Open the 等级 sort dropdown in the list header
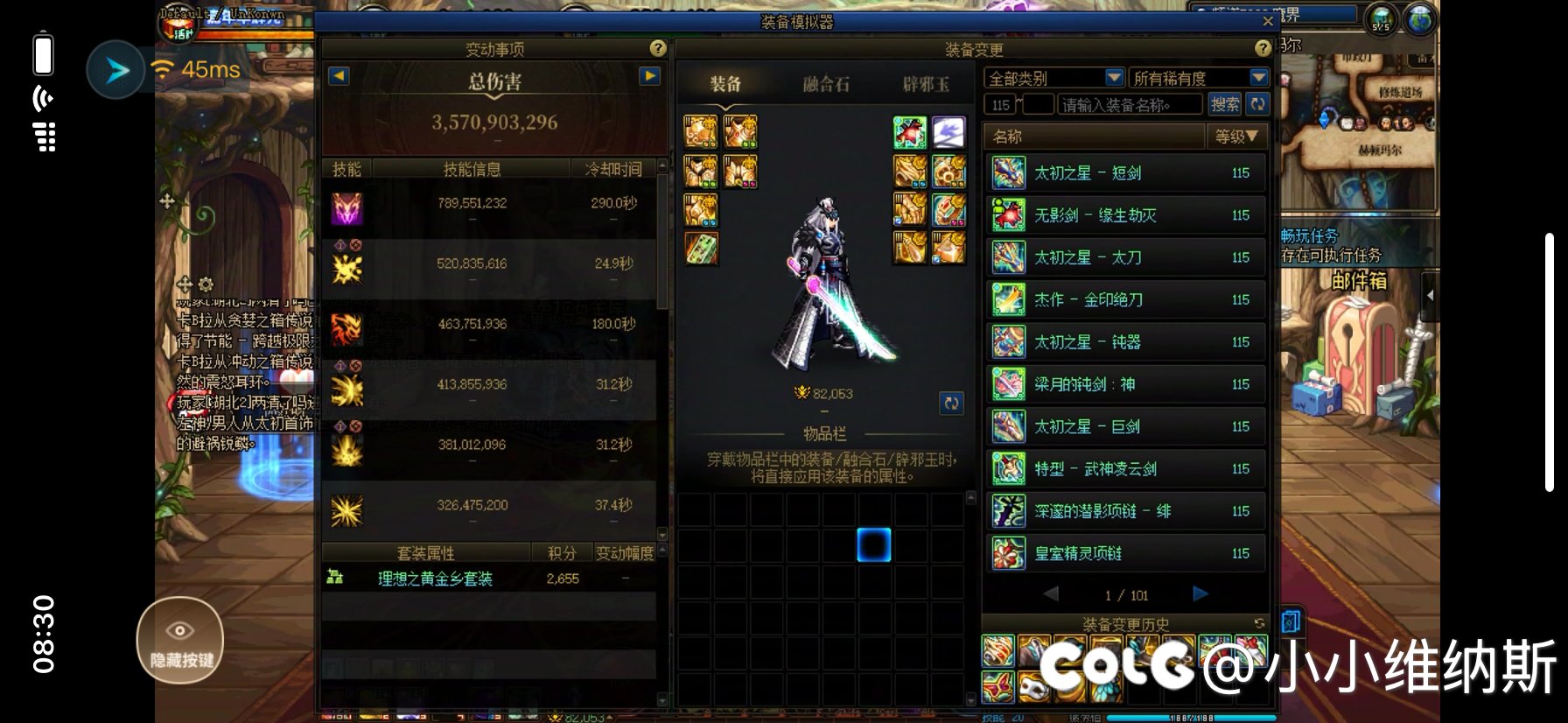The height and width of the screenshot is (723, 1568). coord(1236,137)
